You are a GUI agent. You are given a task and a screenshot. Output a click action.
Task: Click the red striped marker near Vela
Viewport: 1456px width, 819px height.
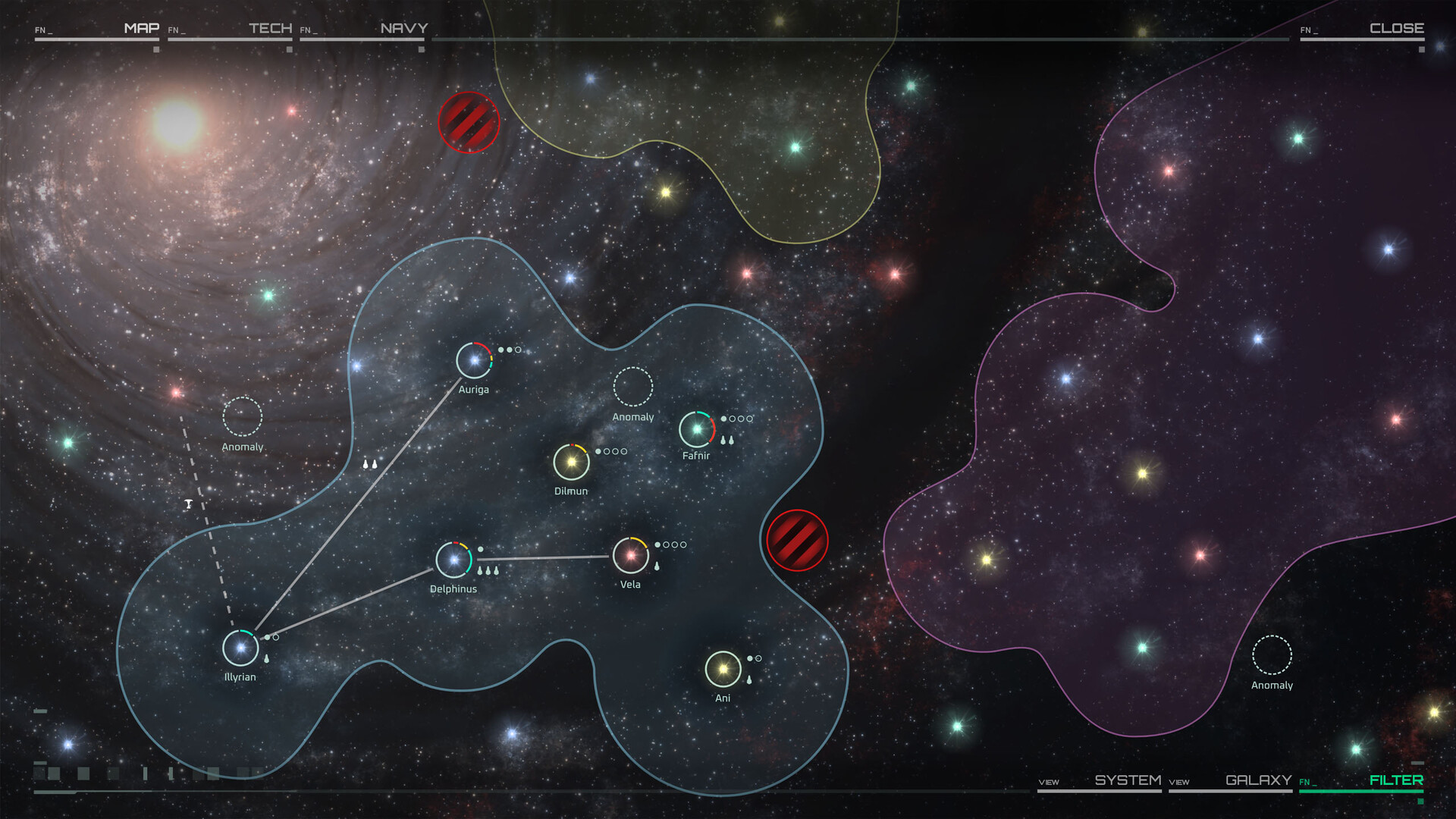(797, 540)
